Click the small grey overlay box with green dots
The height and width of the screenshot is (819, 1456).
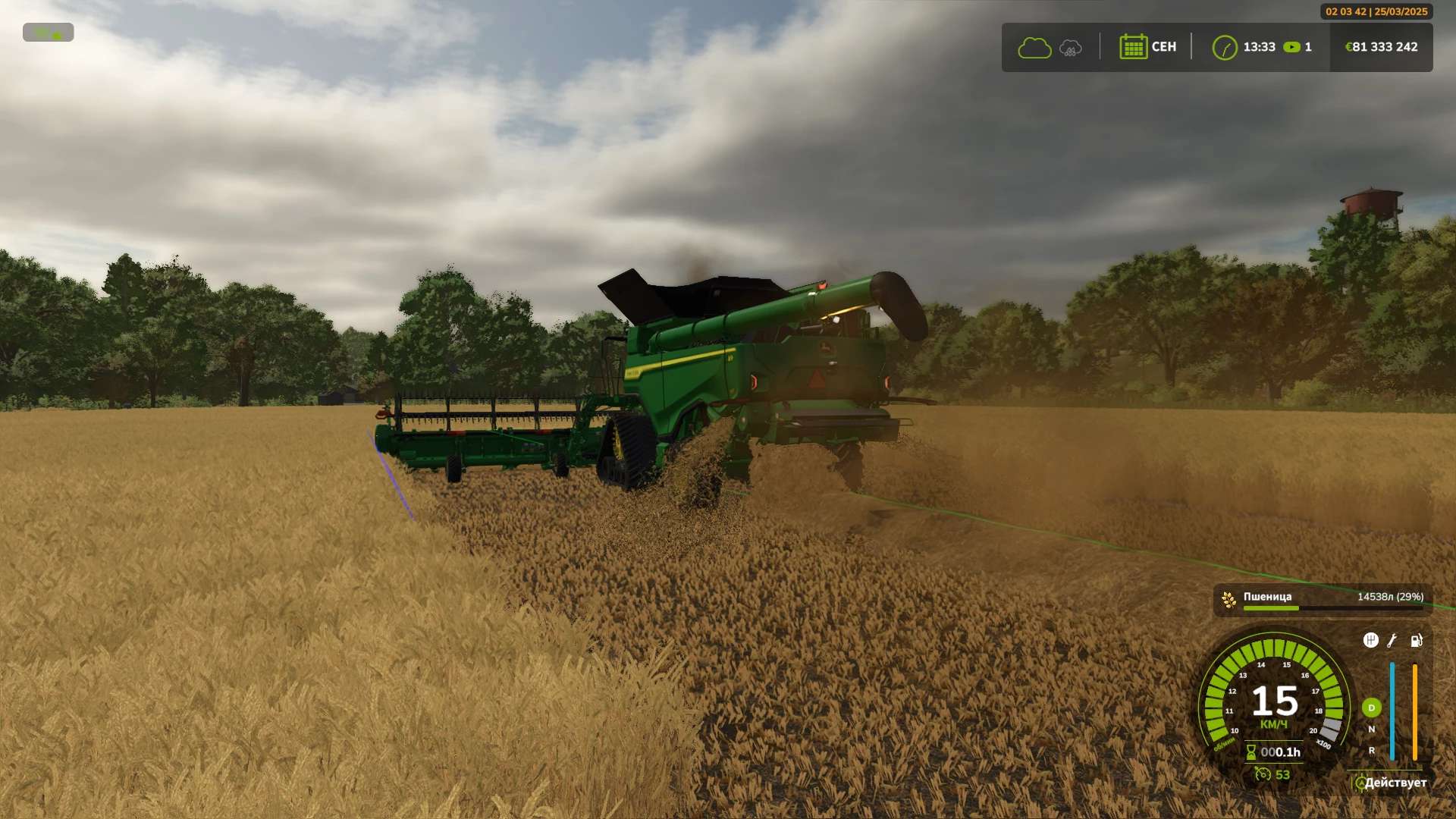tap(48, 33)
